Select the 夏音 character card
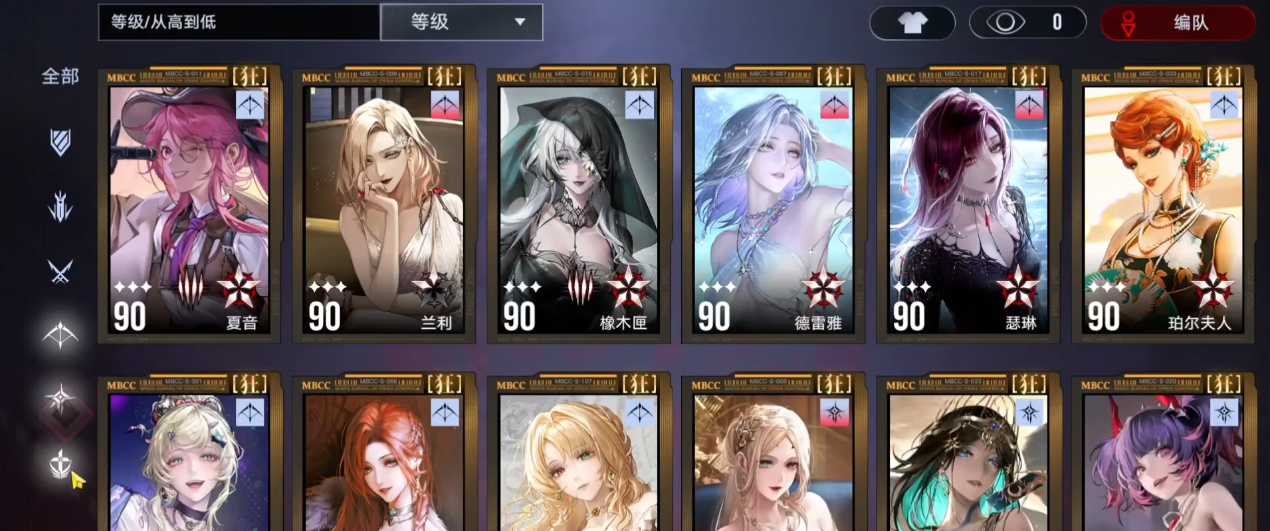1270x531 pixels. click(189, 205)
